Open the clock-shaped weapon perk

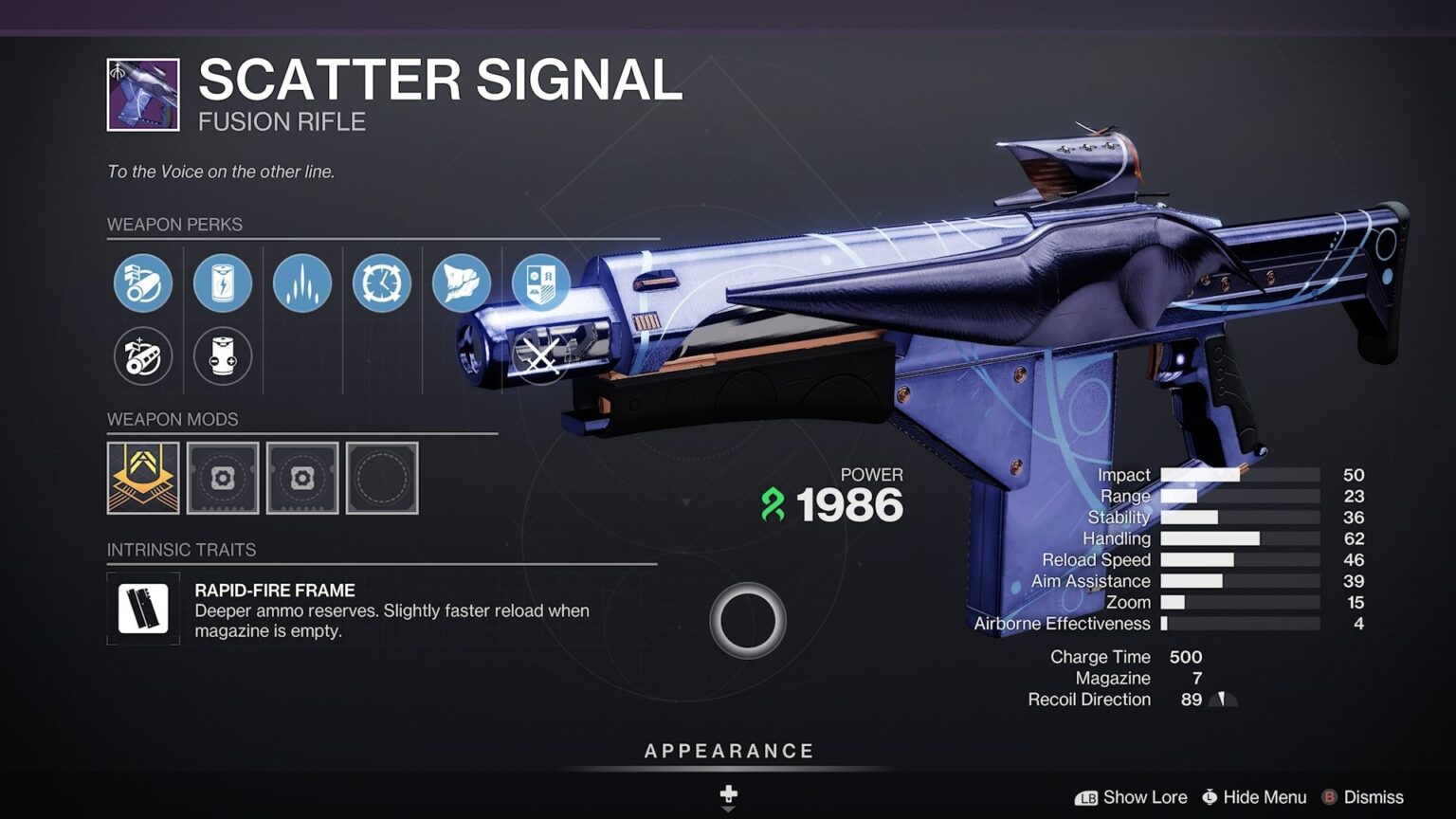tap(381, 283)
